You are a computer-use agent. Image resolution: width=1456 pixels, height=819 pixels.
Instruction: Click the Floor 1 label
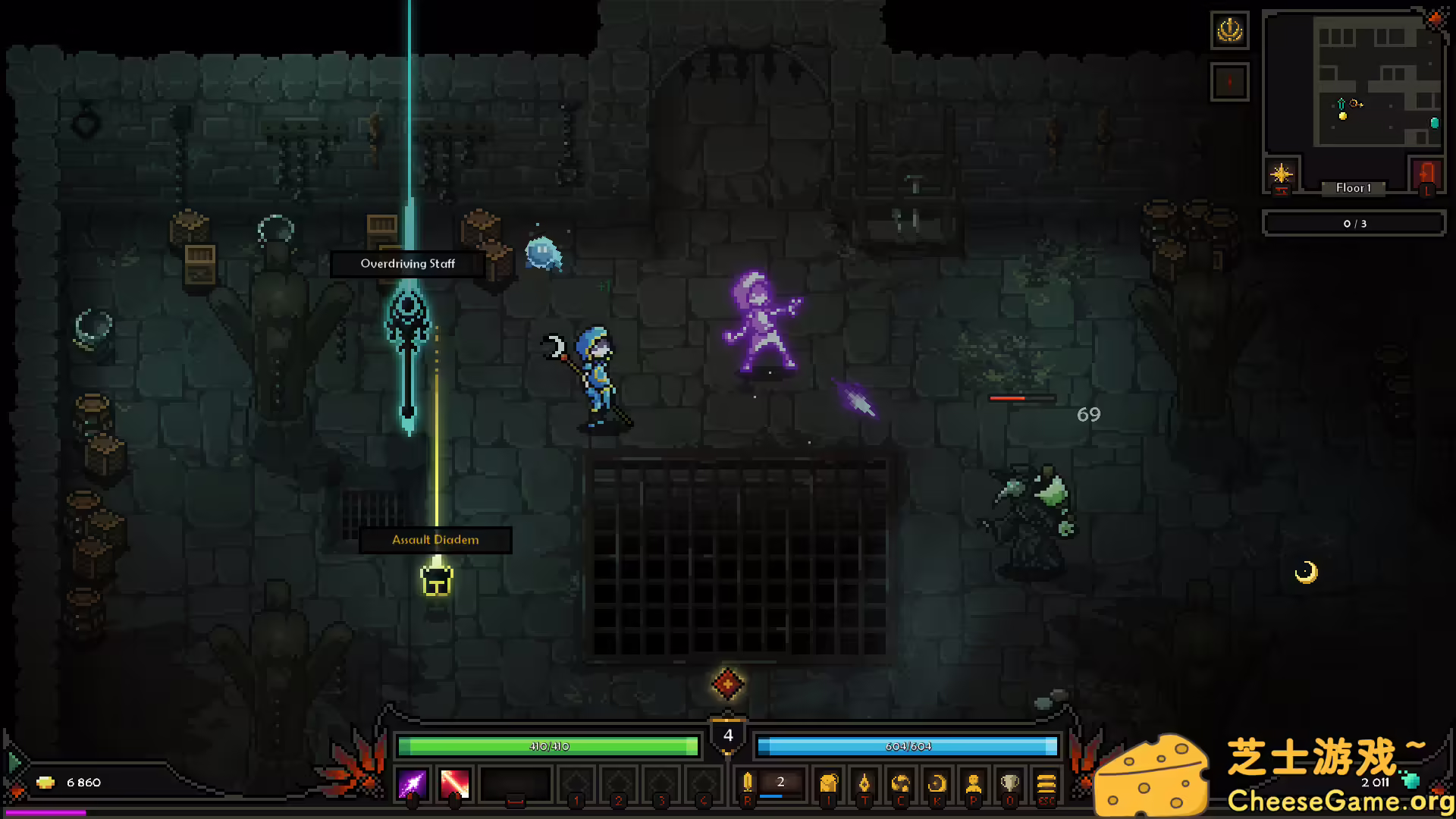click(1354, 188)
